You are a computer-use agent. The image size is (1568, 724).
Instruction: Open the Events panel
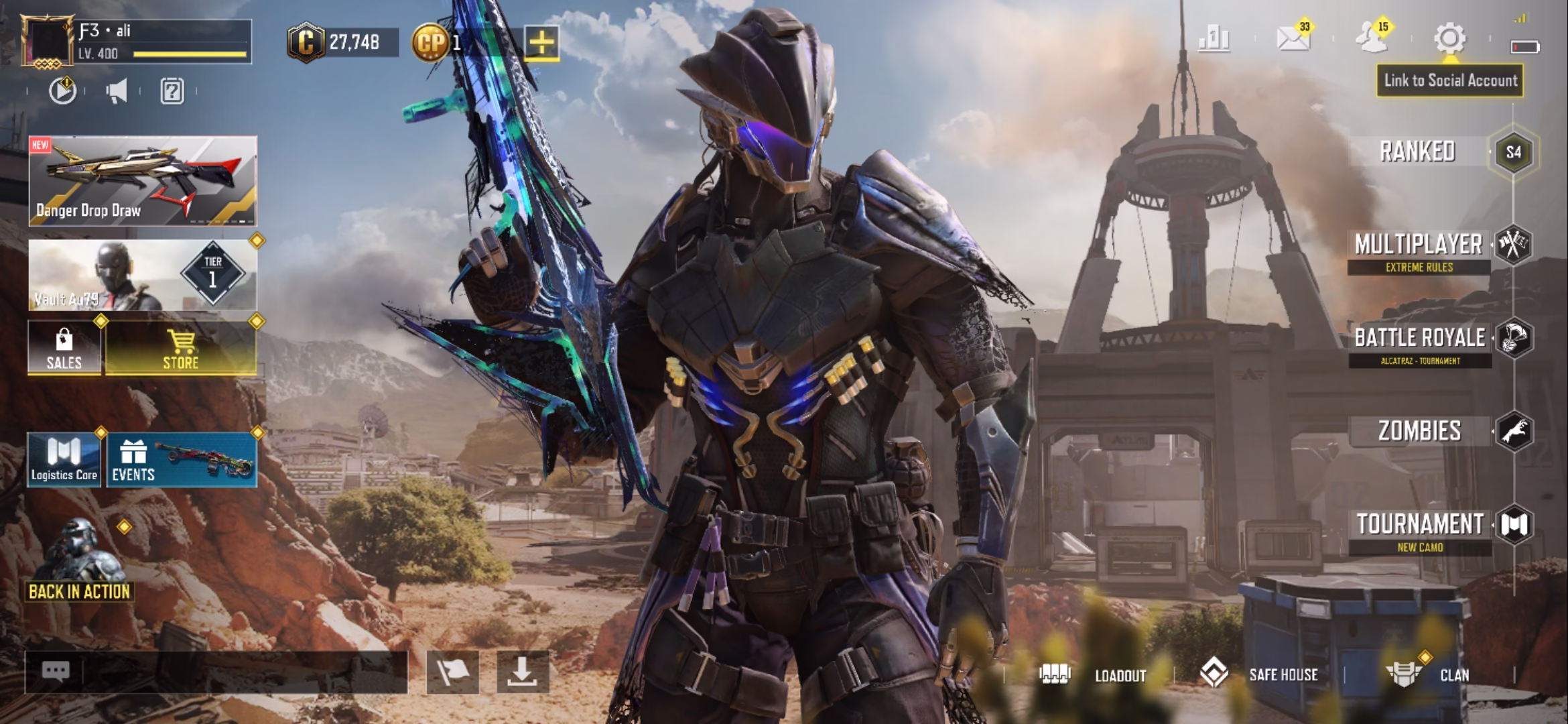coord(182,460)
